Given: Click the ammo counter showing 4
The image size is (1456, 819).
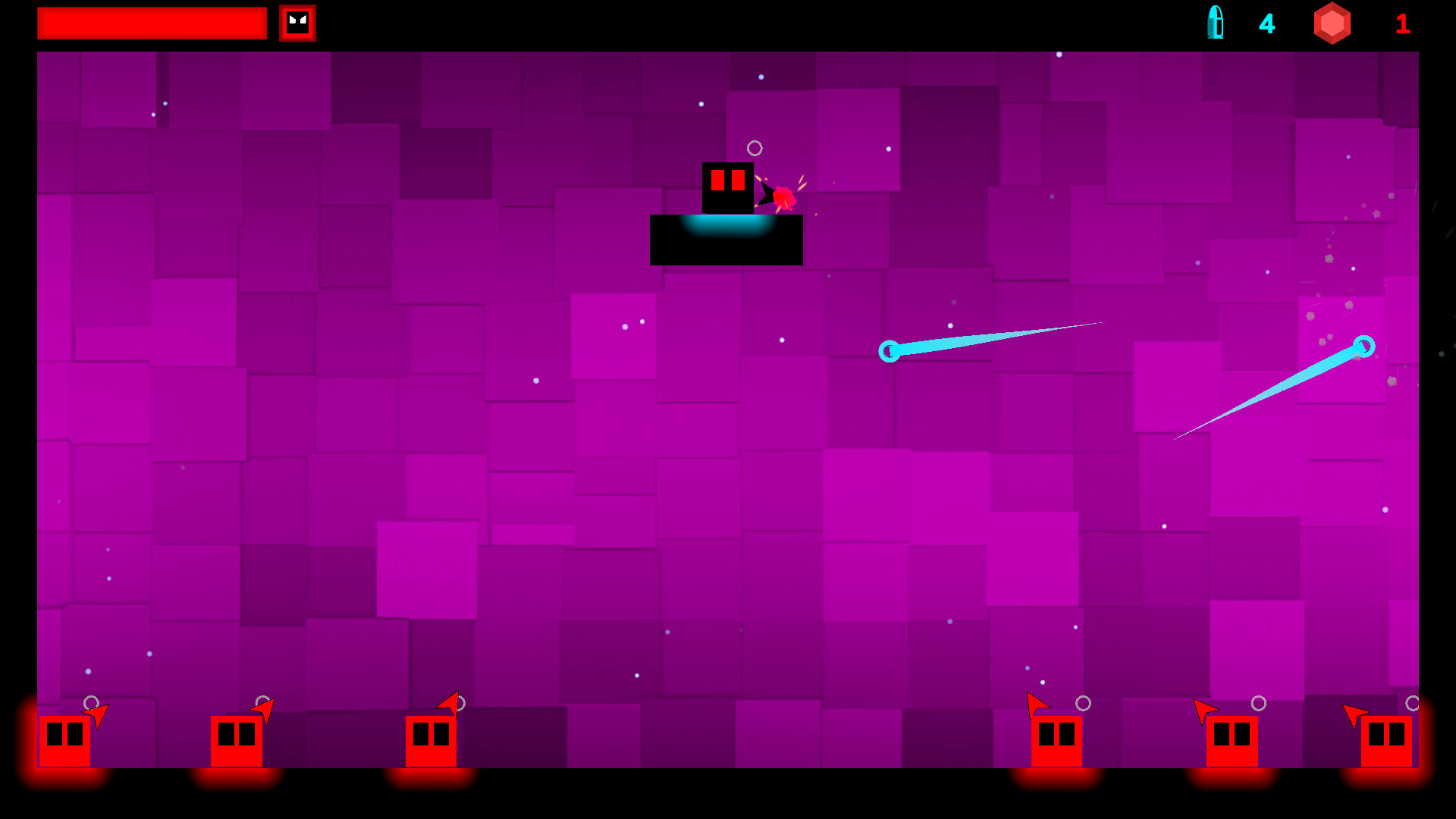Looking at the screenshot, I should pyautogui.click(x=1266, y=24).
